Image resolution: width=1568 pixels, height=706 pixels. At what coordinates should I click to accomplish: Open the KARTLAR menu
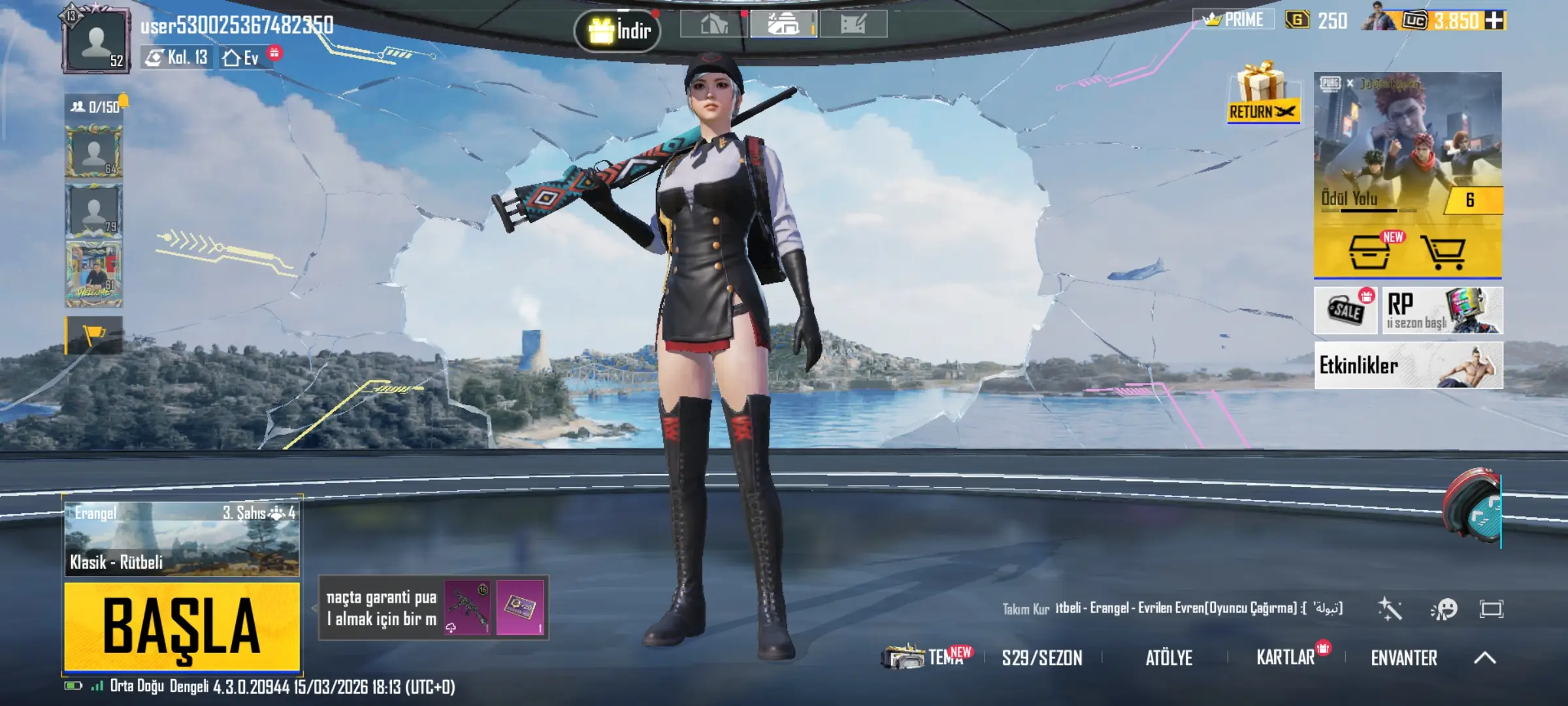coord(1286,658)
